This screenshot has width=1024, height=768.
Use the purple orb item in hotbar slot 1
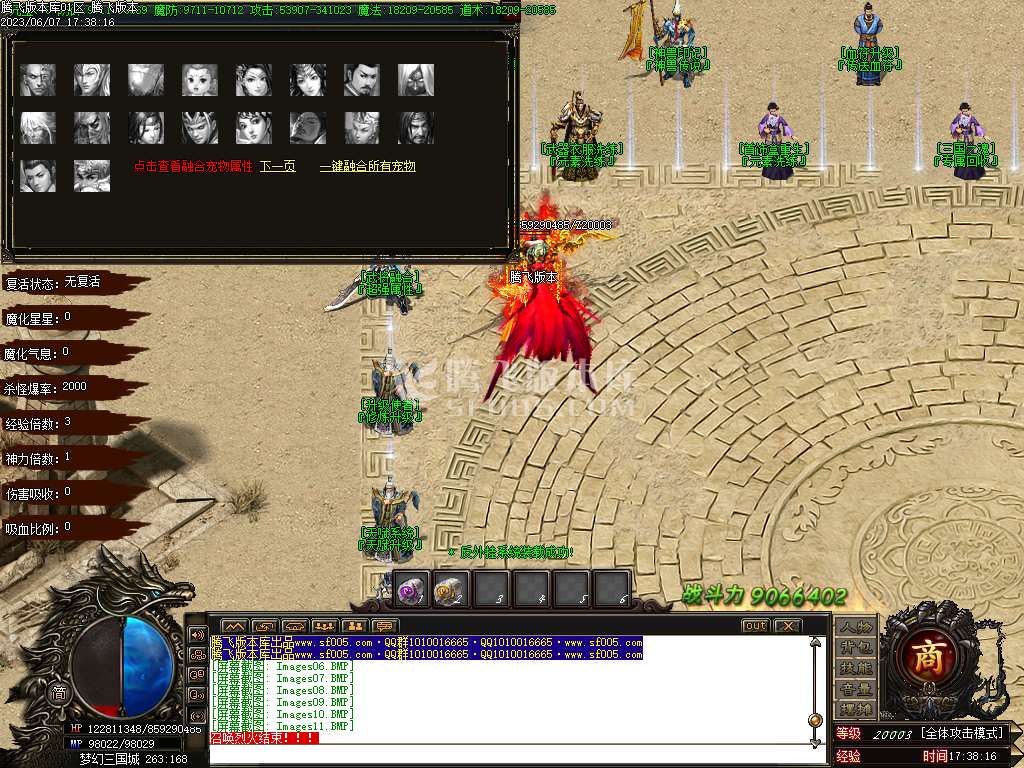point(412,590)
